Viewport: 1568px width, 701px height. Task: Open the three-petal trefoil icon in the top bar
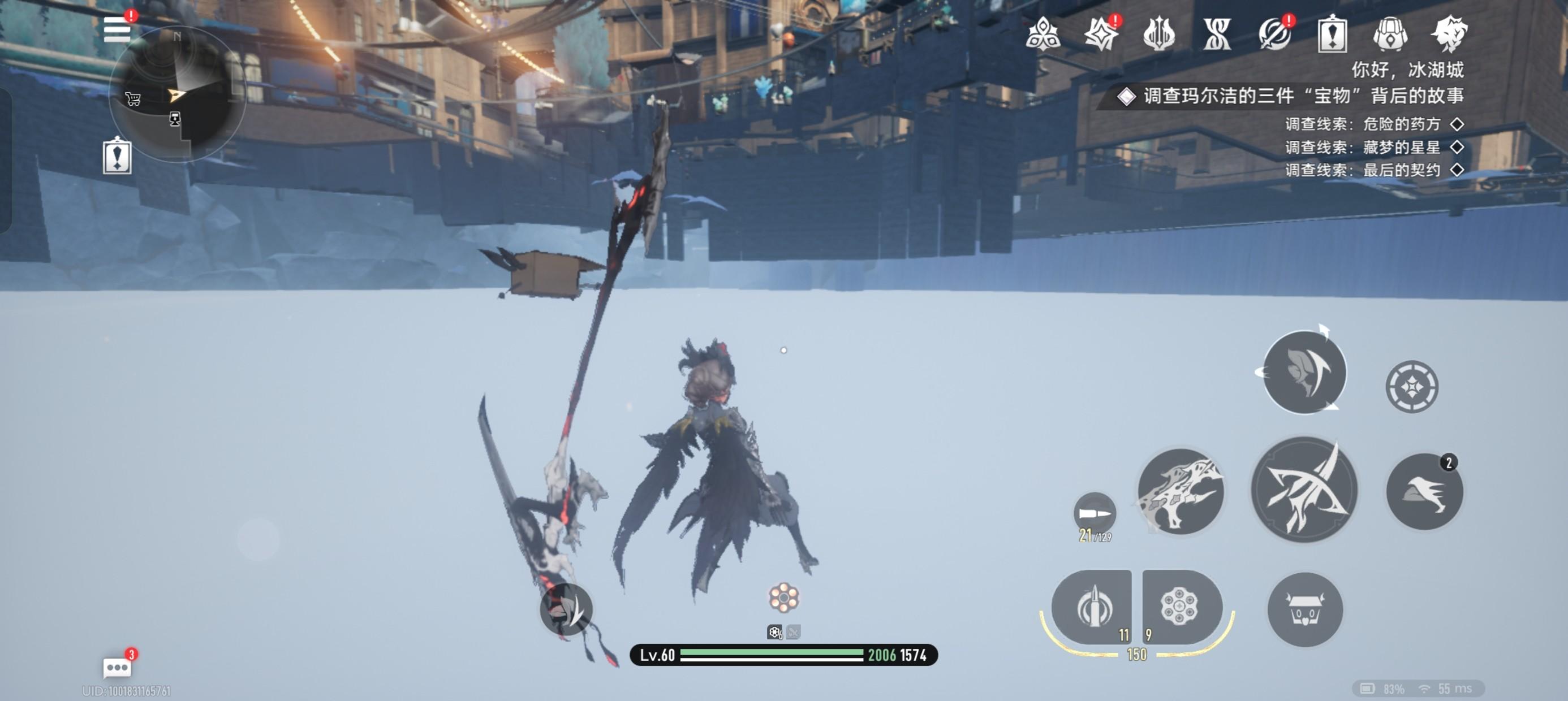[1043, 33]
